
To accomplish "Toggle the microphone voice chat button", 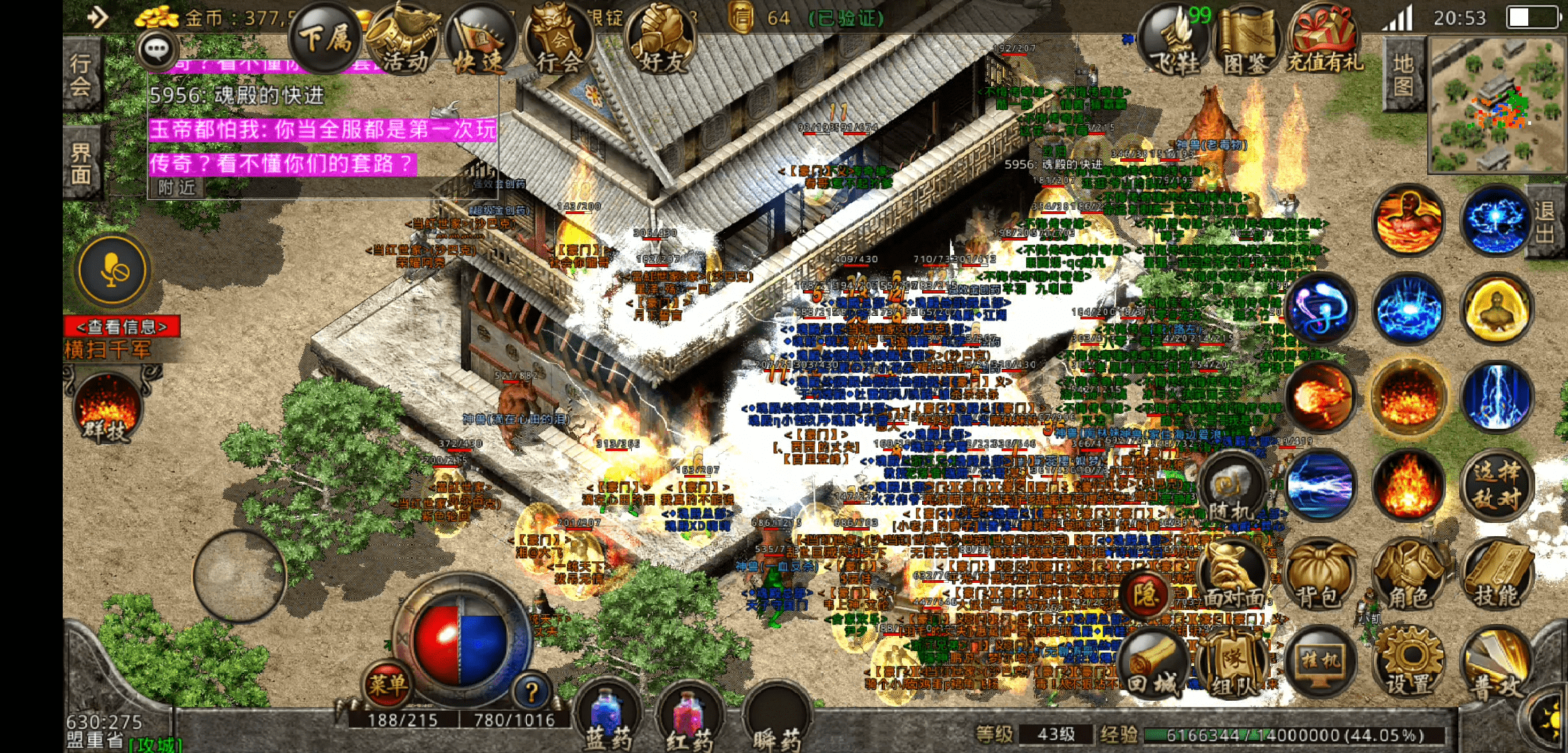I will (113, 271).
